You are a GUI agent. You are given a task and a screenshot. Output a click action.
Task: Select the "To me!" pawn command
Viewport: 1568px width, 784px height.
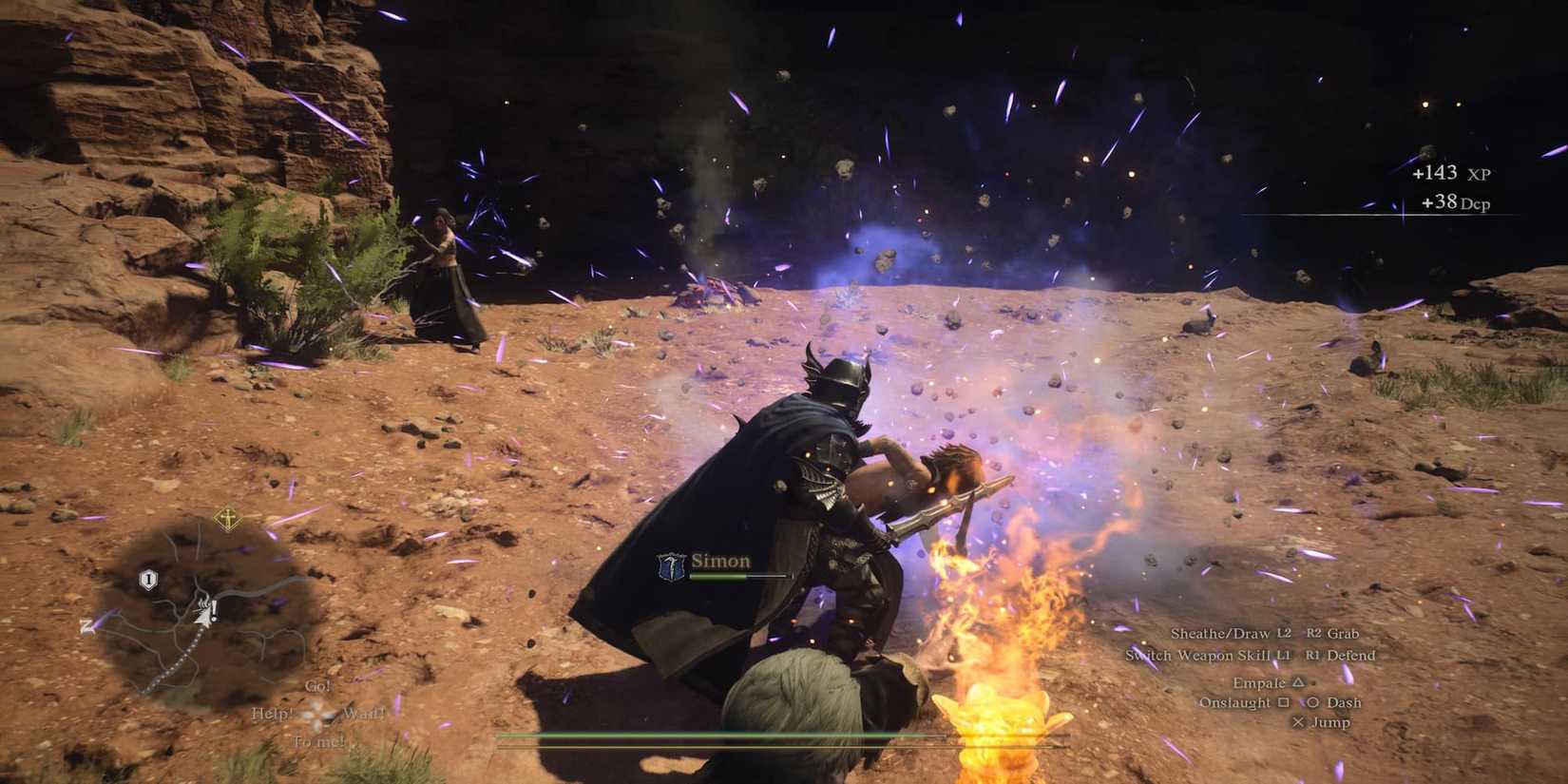pyautogui.click(x=316, y=742)
